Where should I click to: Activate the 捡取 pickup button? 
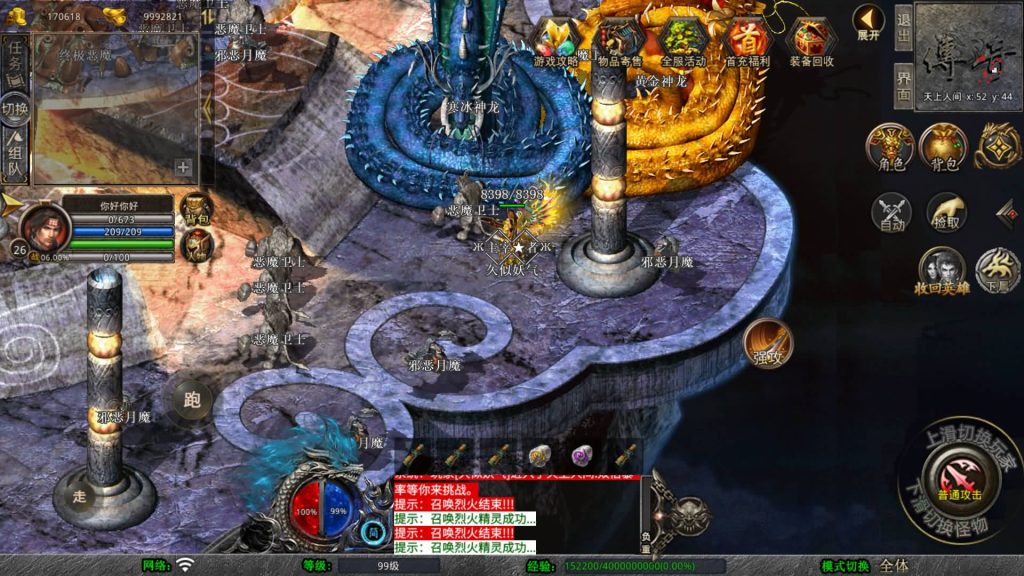(945, 213)
